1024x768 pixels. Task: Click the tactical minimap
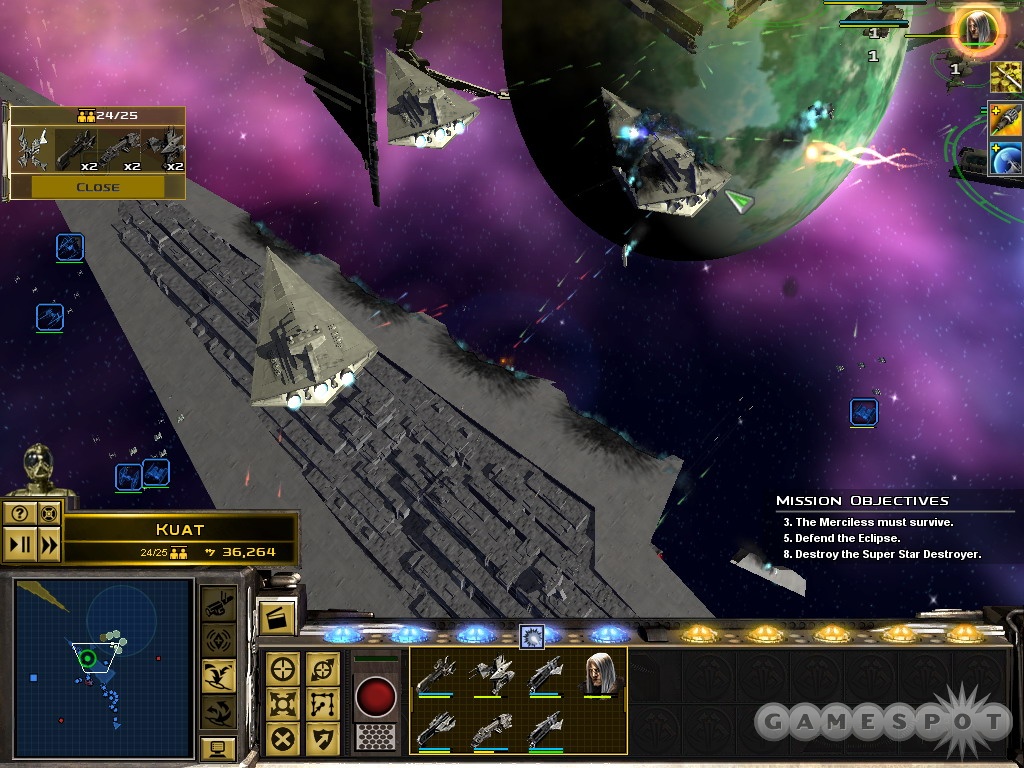click(x=103, y=668)
